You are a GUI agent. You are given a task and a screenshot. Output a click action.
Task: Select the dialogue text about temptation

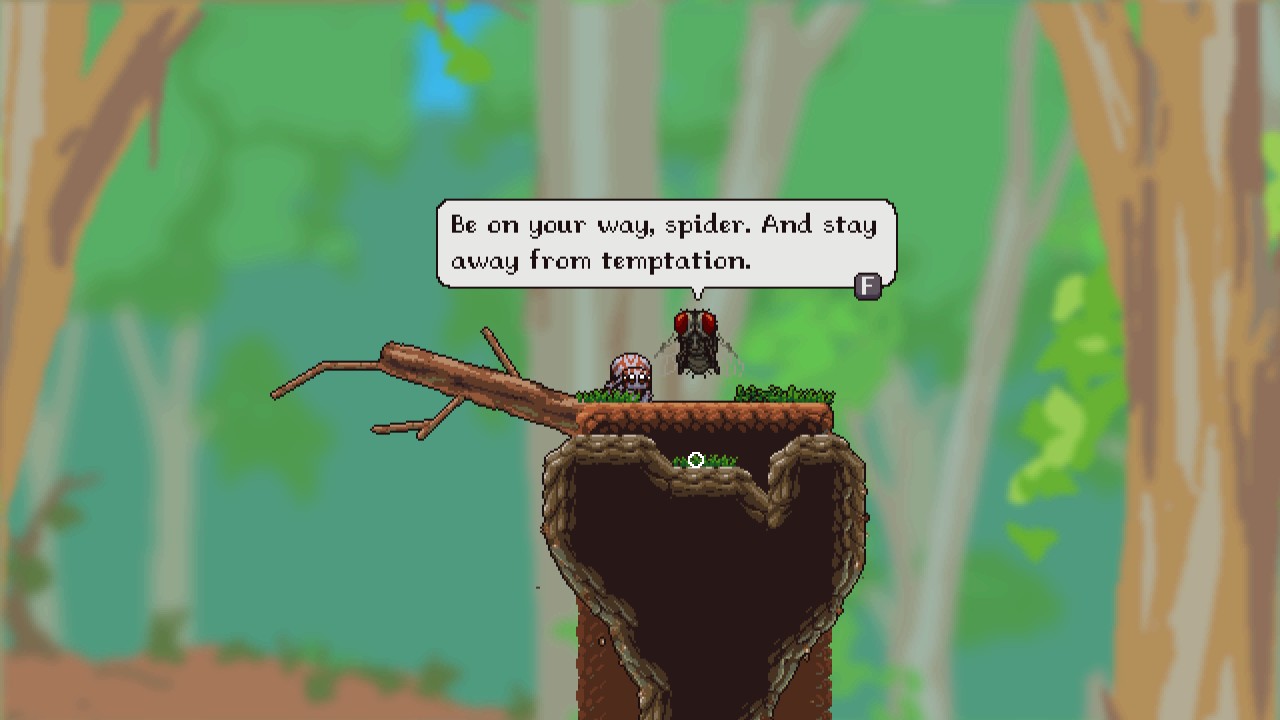coord(603,261)
